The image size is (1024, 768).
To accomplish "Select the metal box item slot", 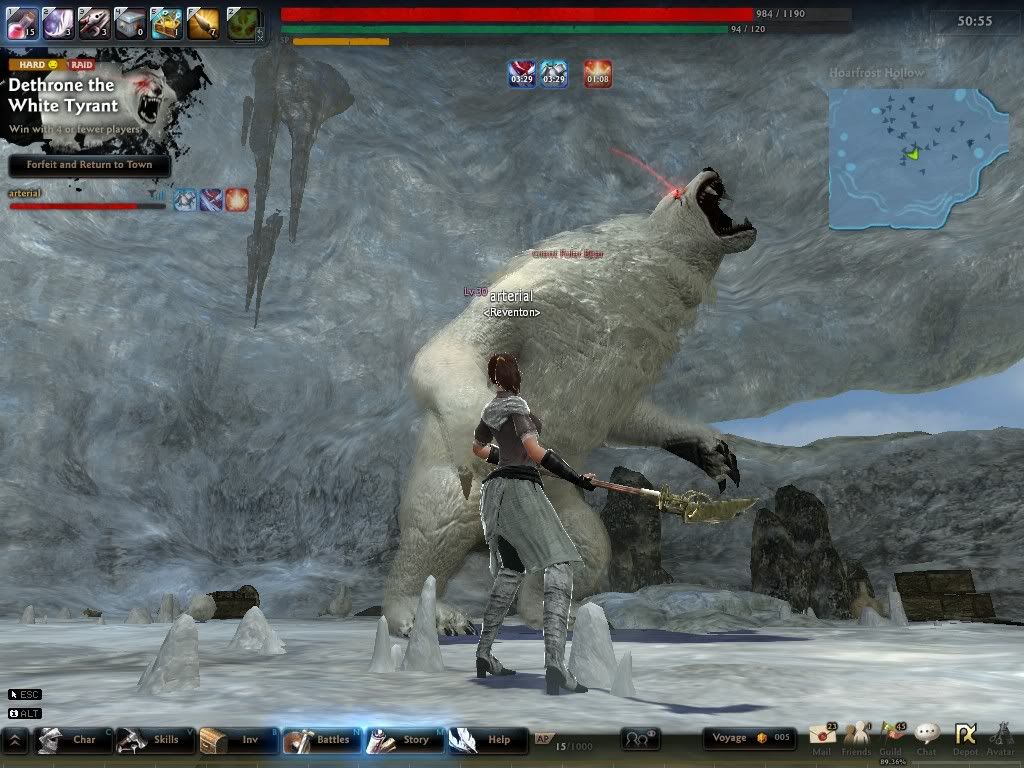I will 130,23.
